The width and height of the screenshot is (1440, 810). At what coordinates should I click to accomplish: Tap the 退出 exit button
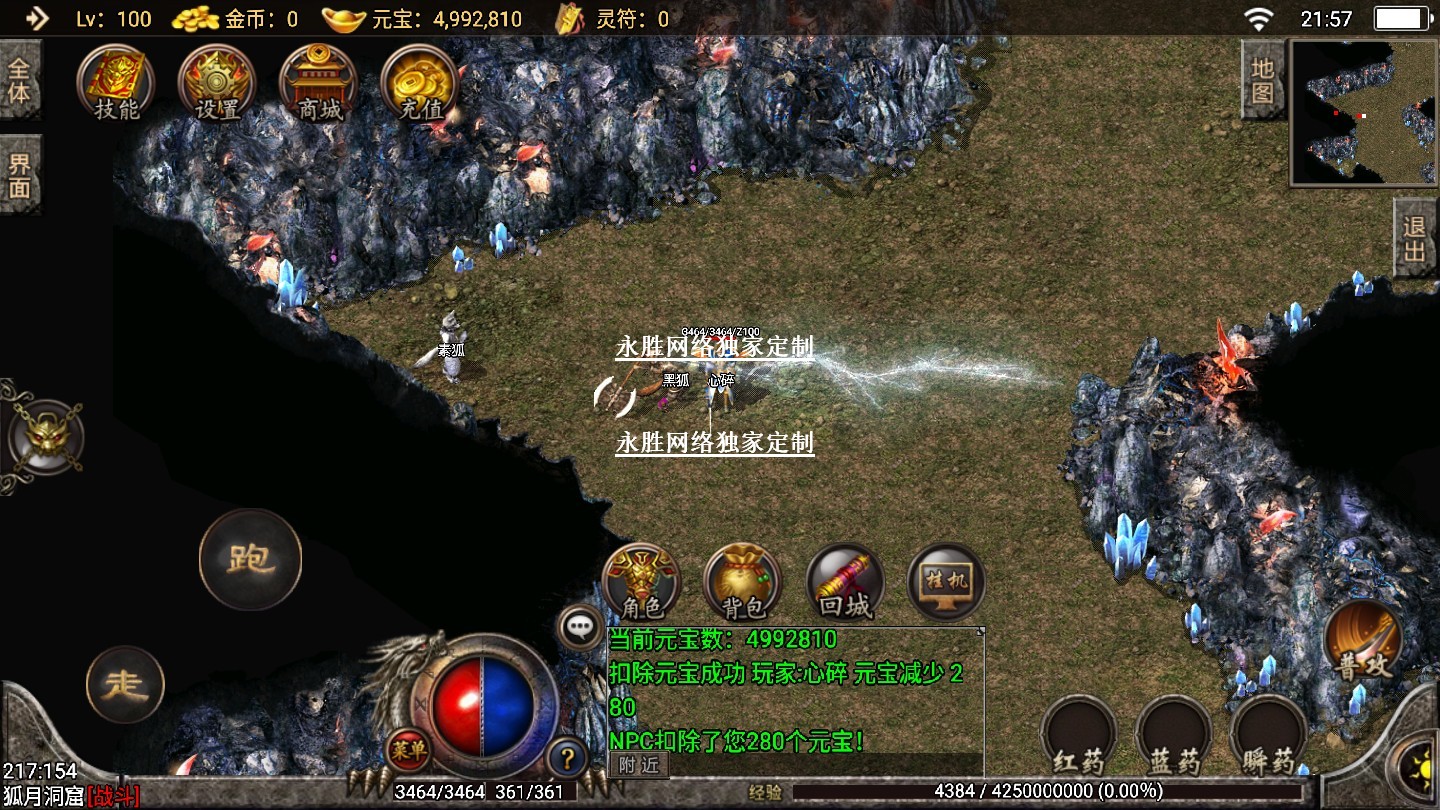pos(1414,238)
